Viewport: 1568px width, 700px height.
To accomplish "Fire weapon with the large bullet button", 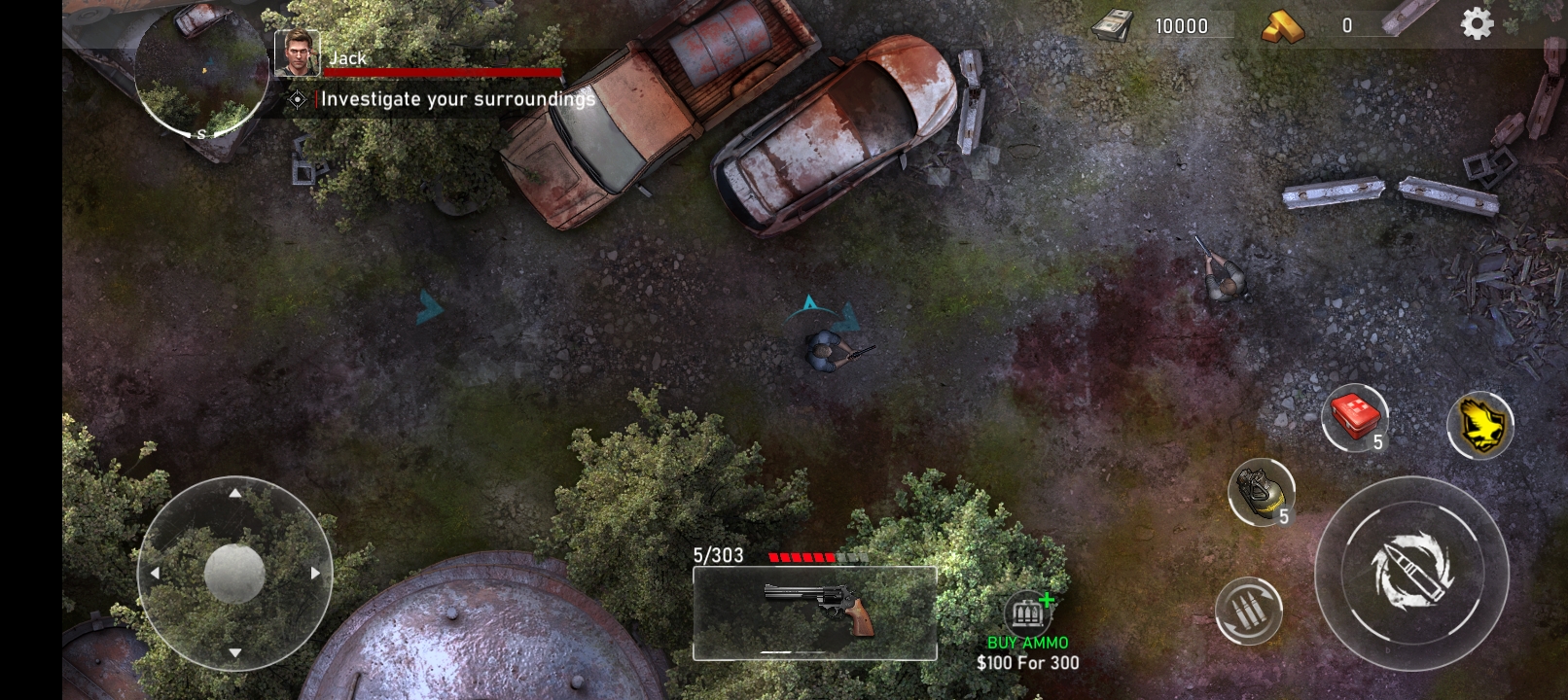I will point(1410,573).
